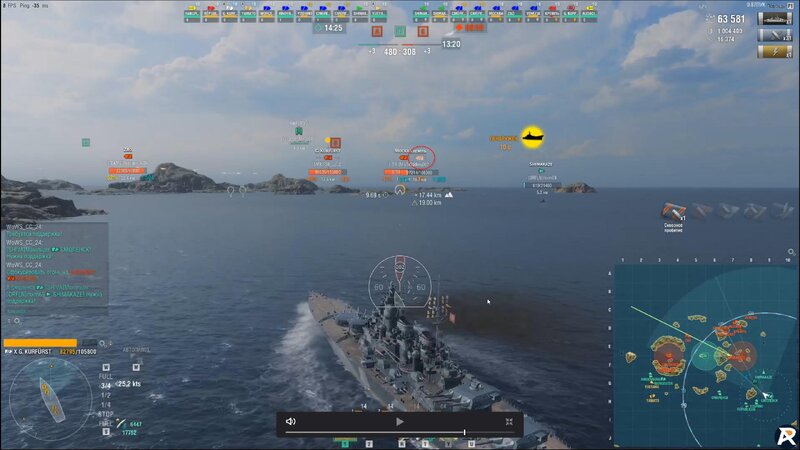Select the first armament slot numbered 1
The height and width of the screenshot is (450, 800).
tap(343, 443)
